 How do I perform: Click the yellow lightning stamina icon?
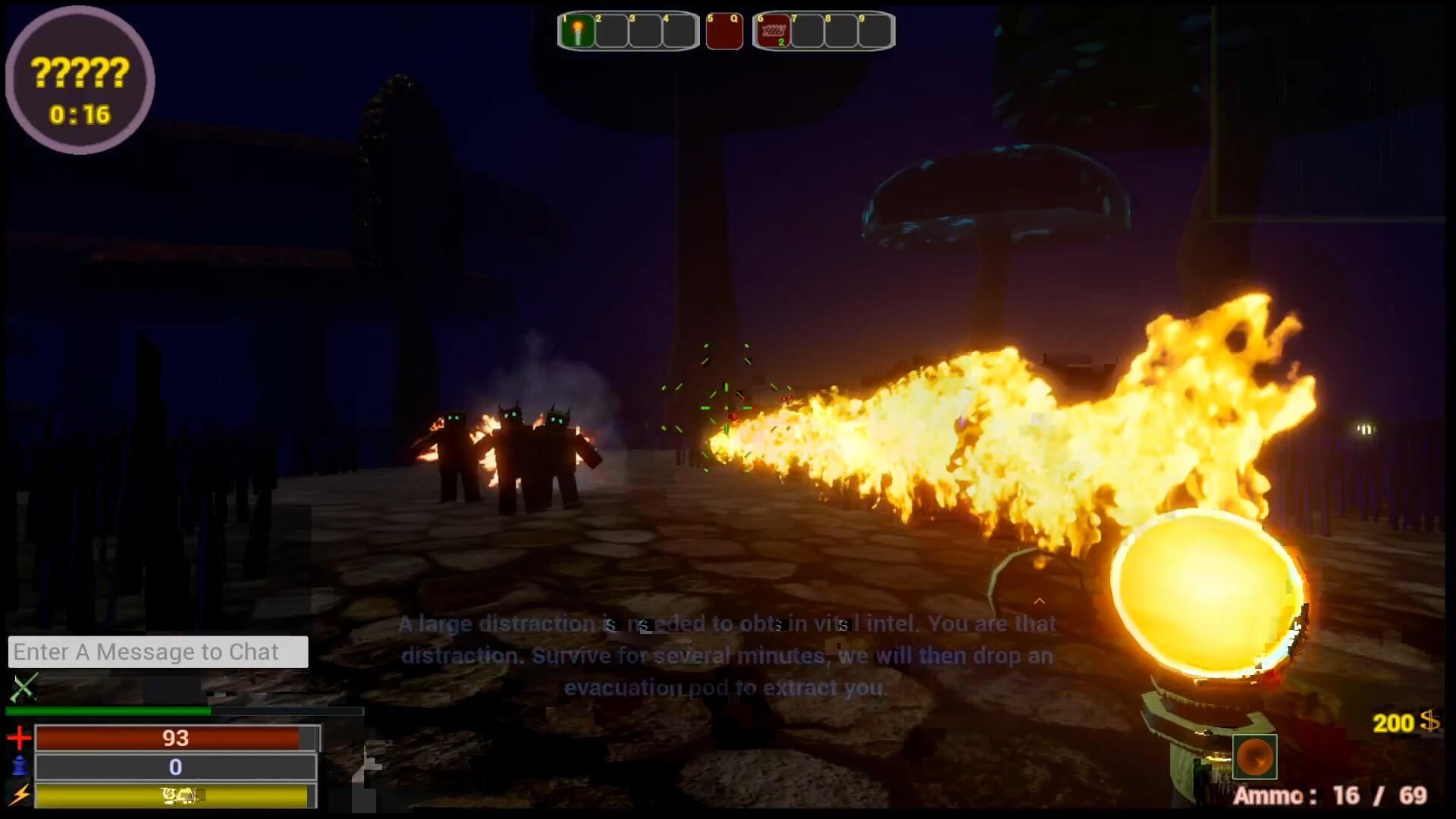(x=20, y=795)
